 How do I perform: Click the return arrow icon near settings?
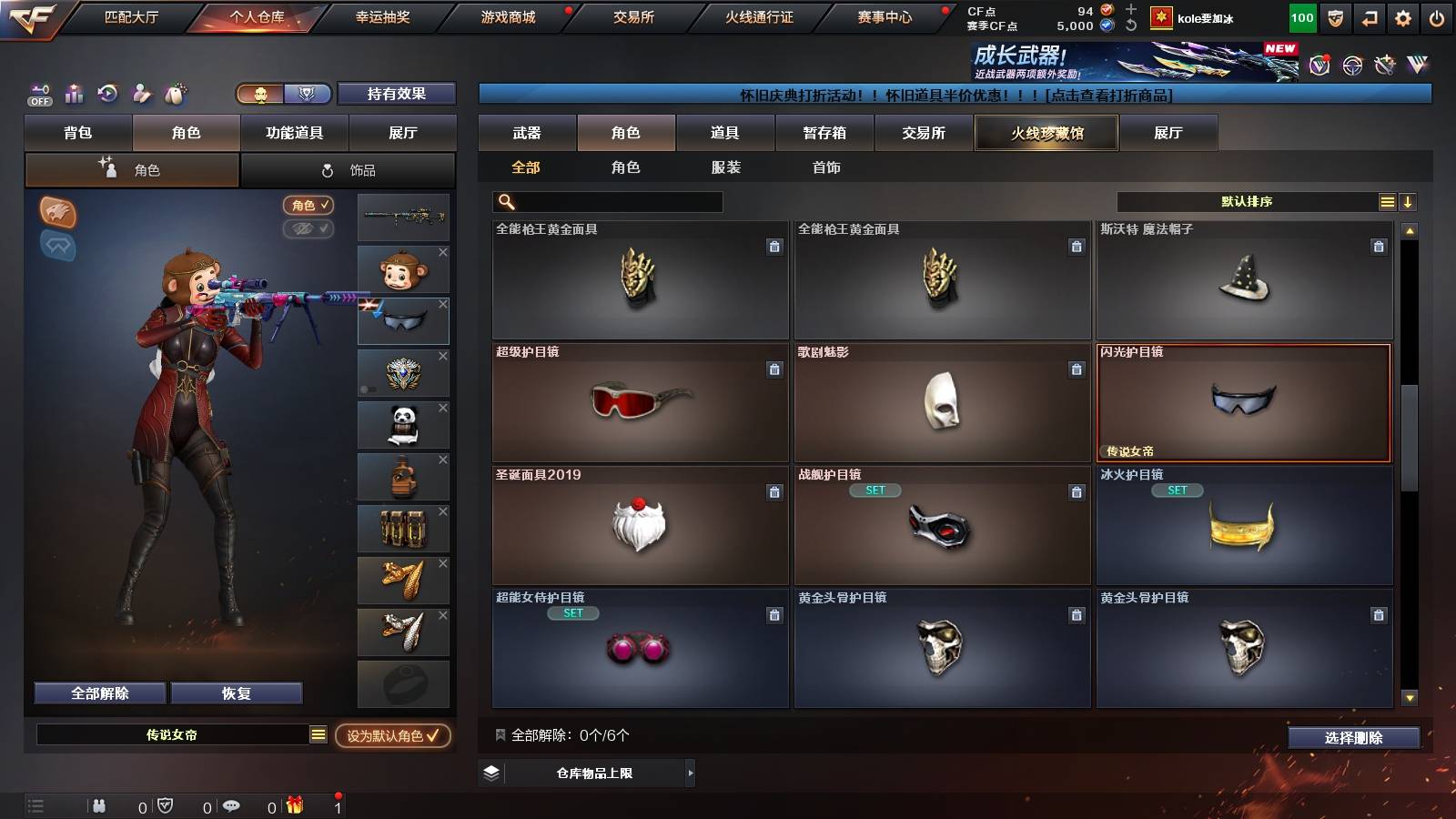1369,16
